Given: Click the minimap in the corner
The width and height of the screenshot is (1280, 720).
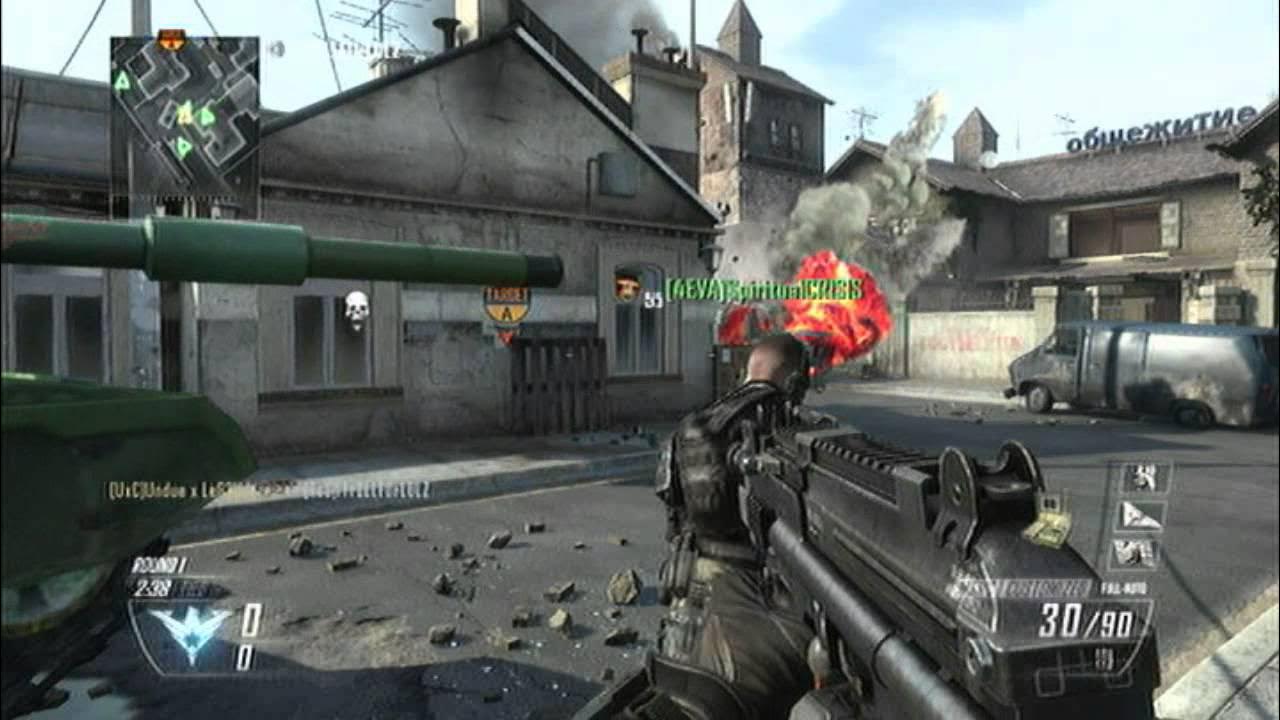Looking at the screenshot, I should click(x=184, y=113).
